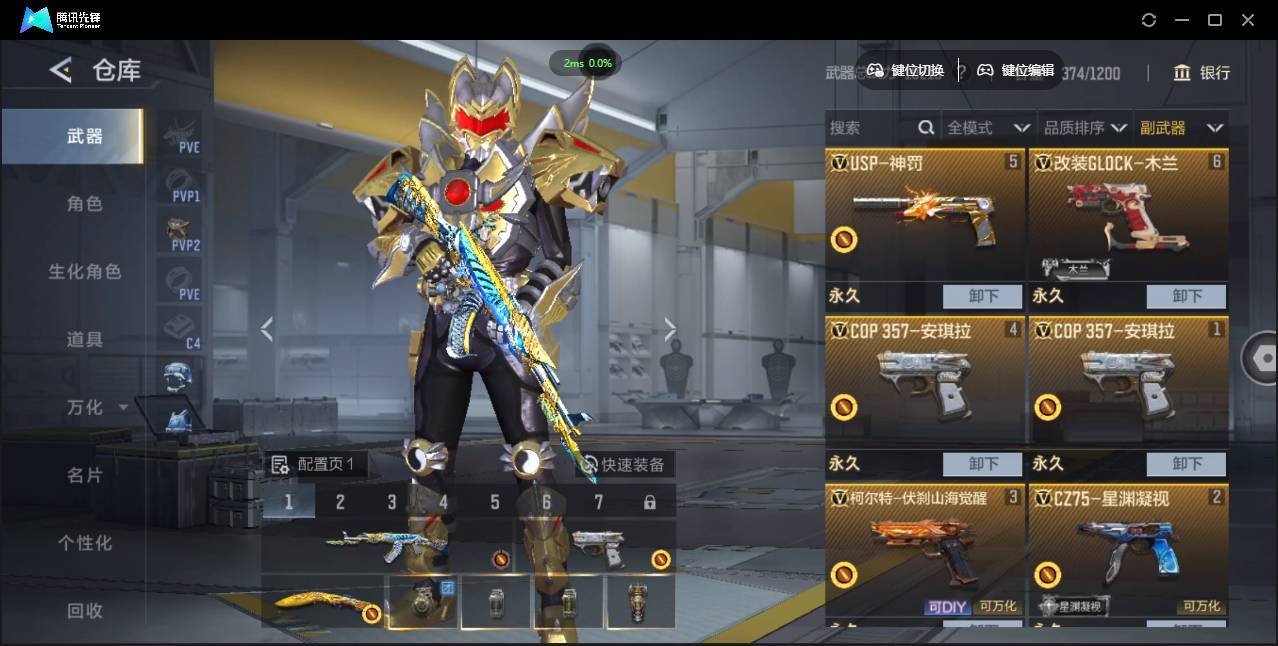The width and height of the screenshot is (1278, 646).
Task: Open the 全模式 mode dropdown
Action: [988, 128]
